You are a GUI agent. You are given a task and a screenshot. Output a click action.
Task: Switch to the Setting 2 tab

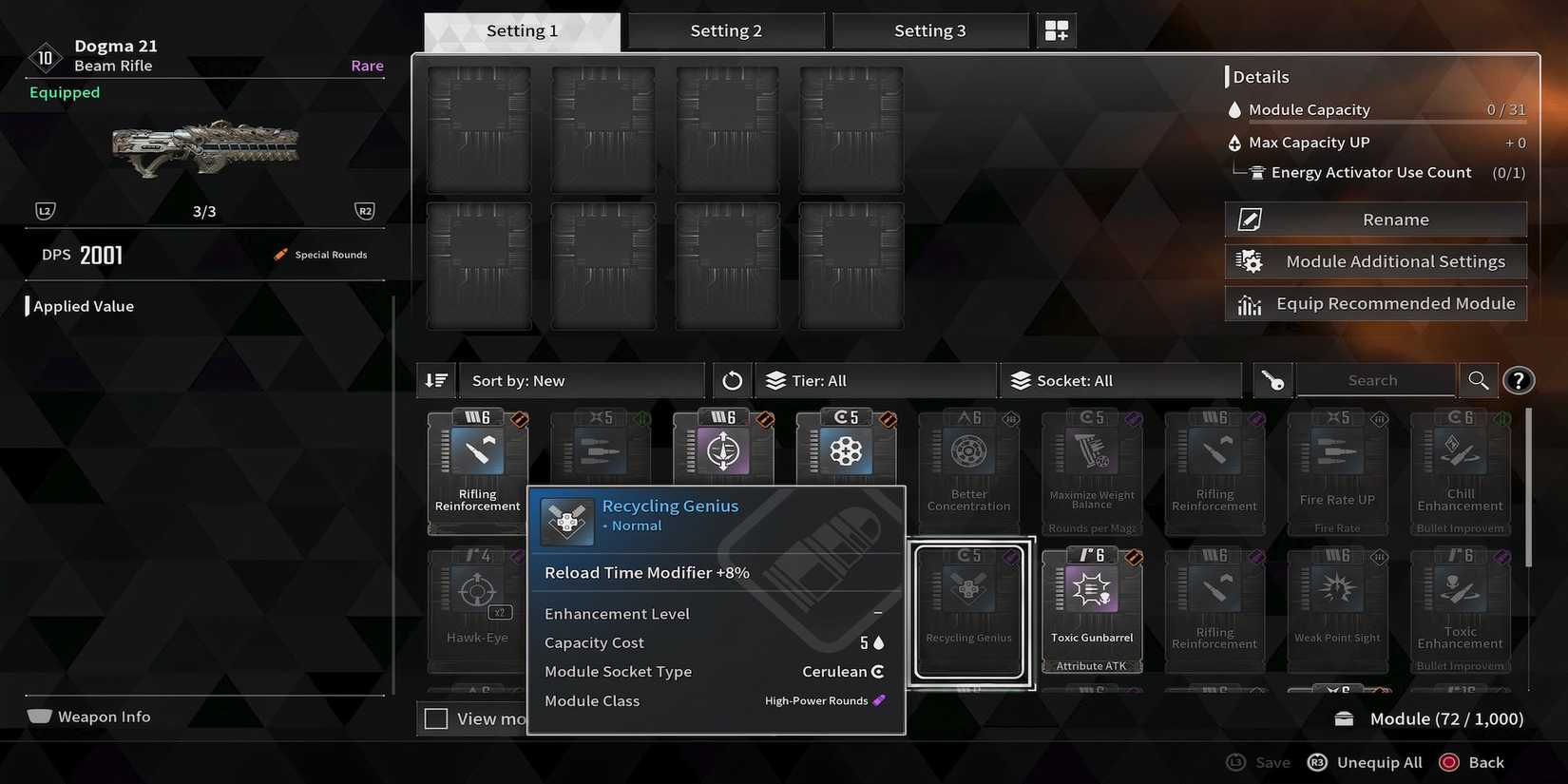pos(726,29)
